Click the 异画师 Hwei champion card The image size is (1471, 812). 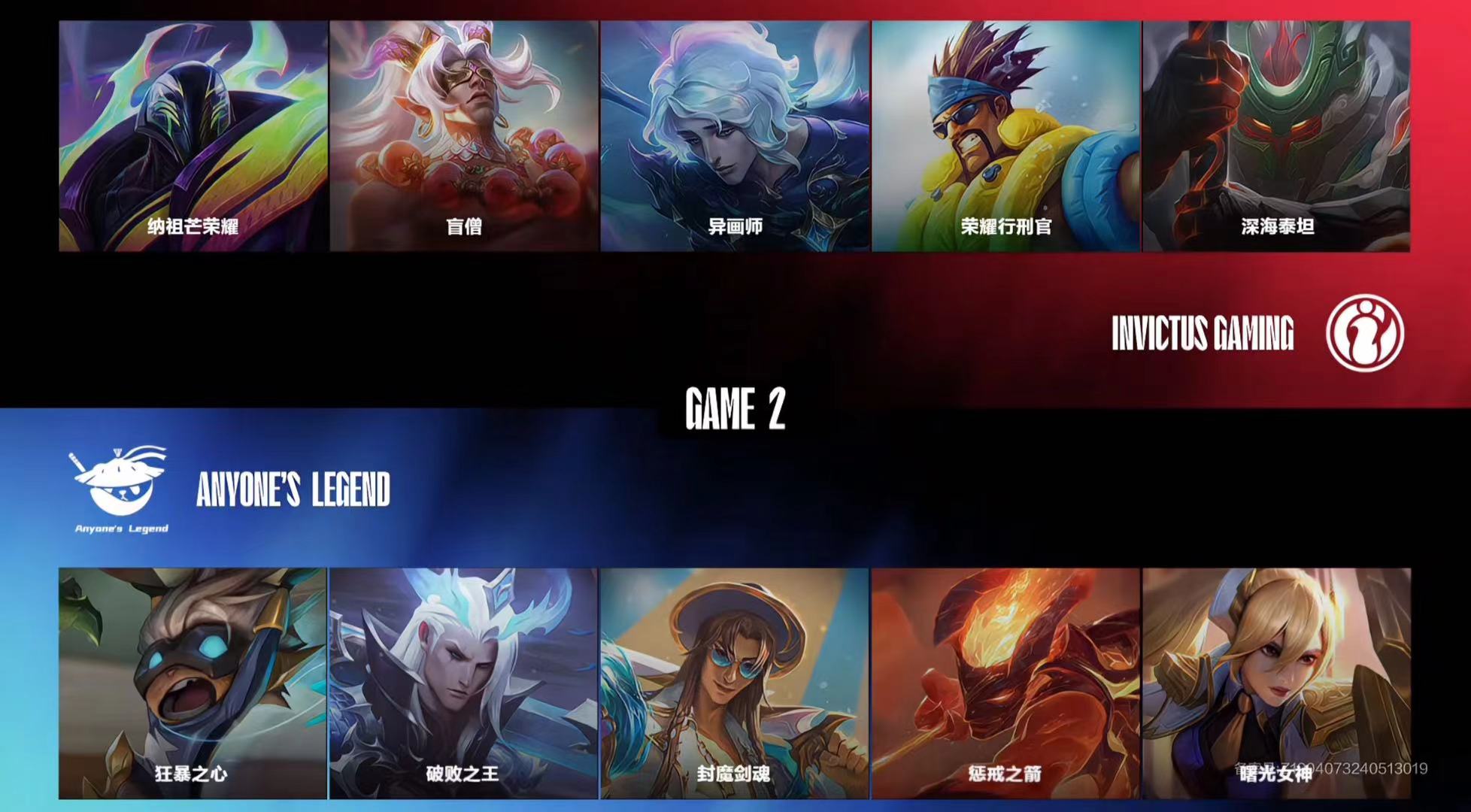pos(735,136)
